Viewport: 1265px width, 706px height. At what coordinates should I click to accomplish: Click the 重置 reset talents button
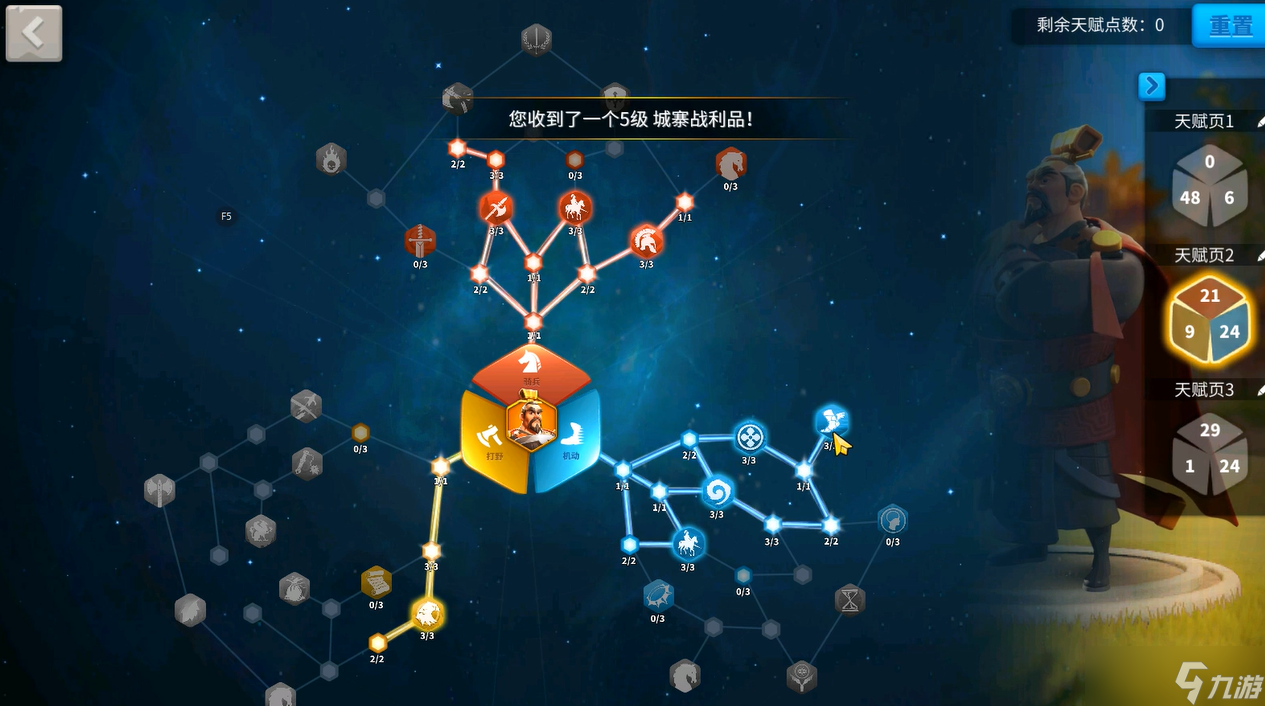[x=1229, y=26]
